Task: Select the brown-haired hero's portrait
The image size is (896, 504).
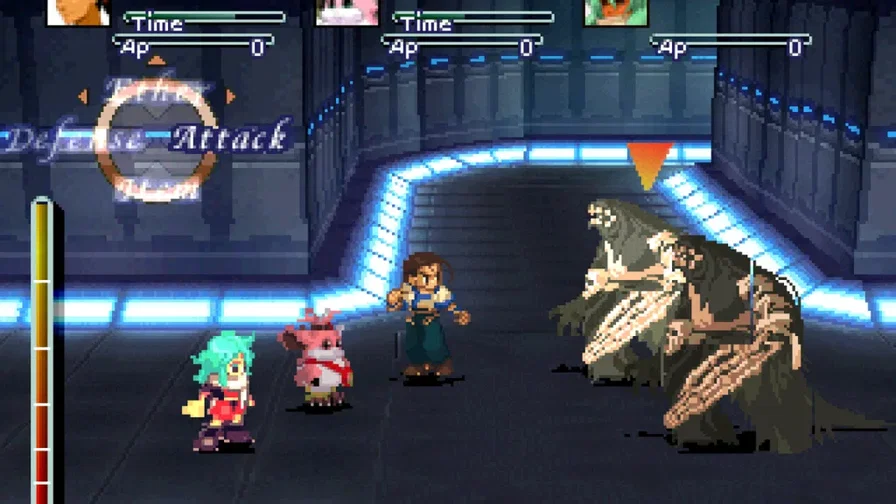Action: tap(78, 12)
